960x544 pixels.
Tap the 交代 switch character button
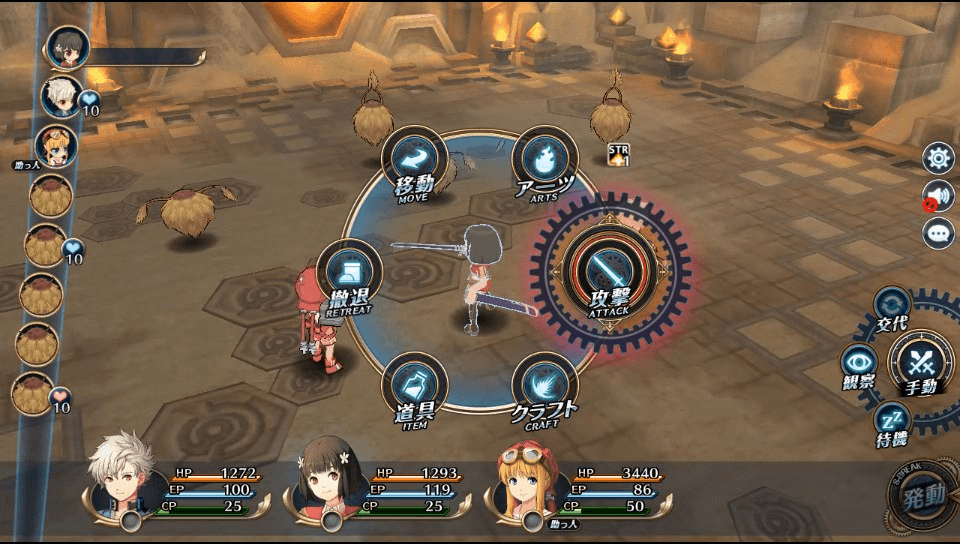(890, 305)
